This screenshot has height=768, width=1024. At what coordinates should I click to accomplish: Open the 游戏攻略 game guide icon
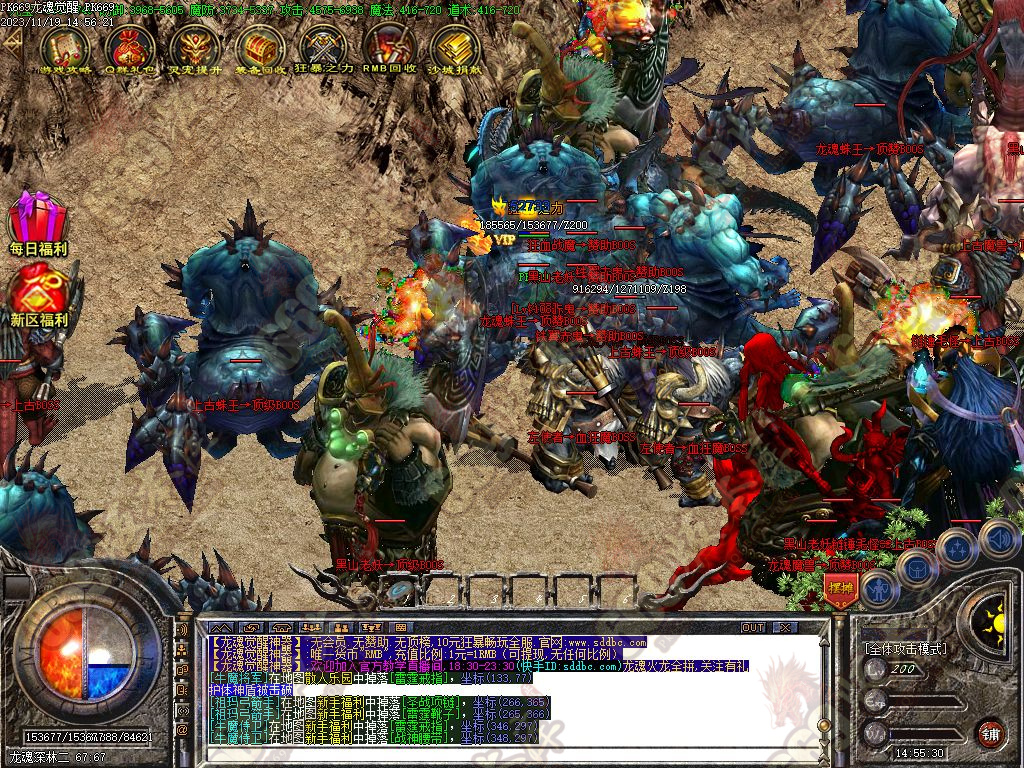click(x=65, y=48)
